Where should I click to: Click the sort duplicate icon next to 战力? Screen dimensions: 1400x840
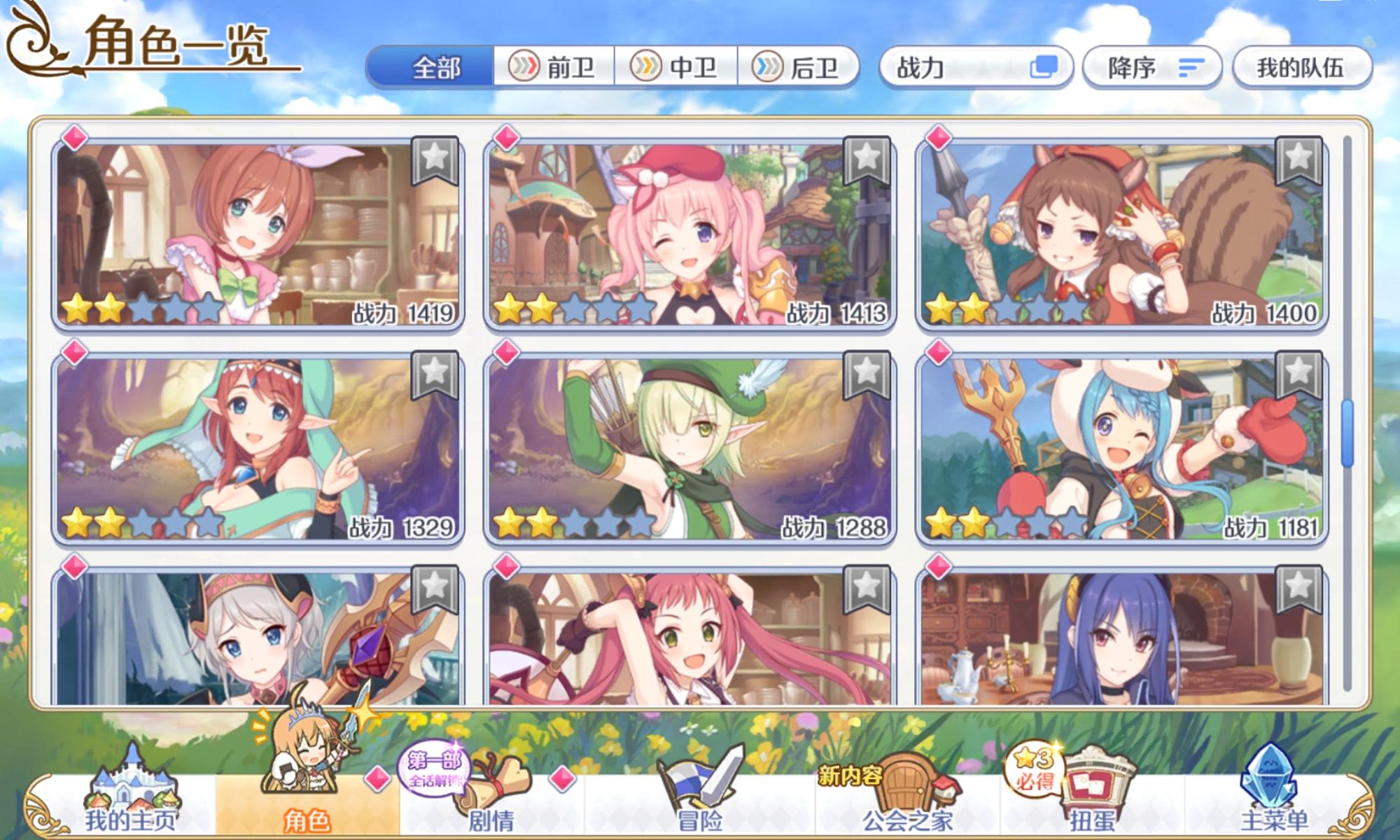[x=1044, y=67]
